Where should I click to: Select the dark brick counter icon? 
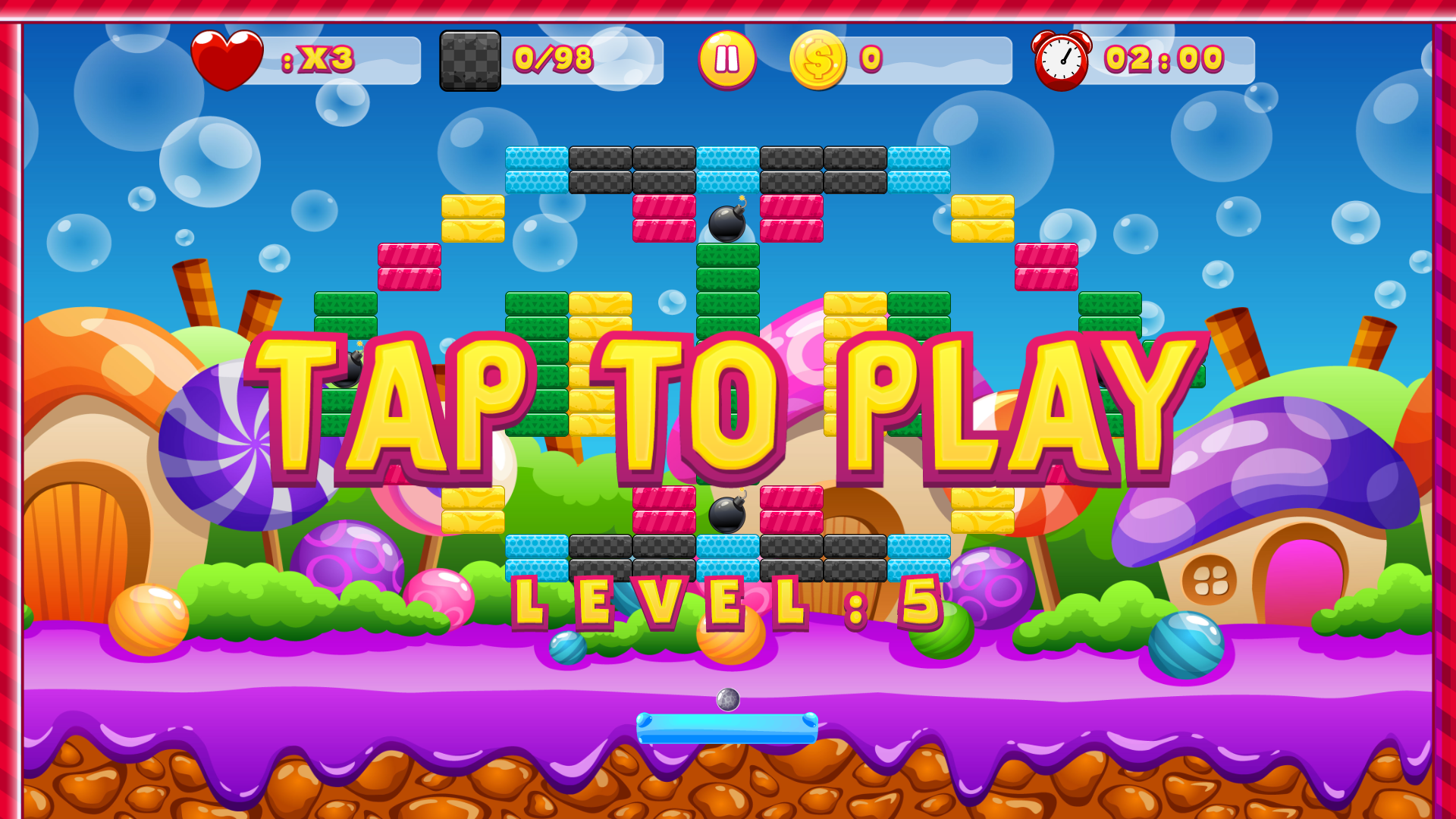coord(470,61)
